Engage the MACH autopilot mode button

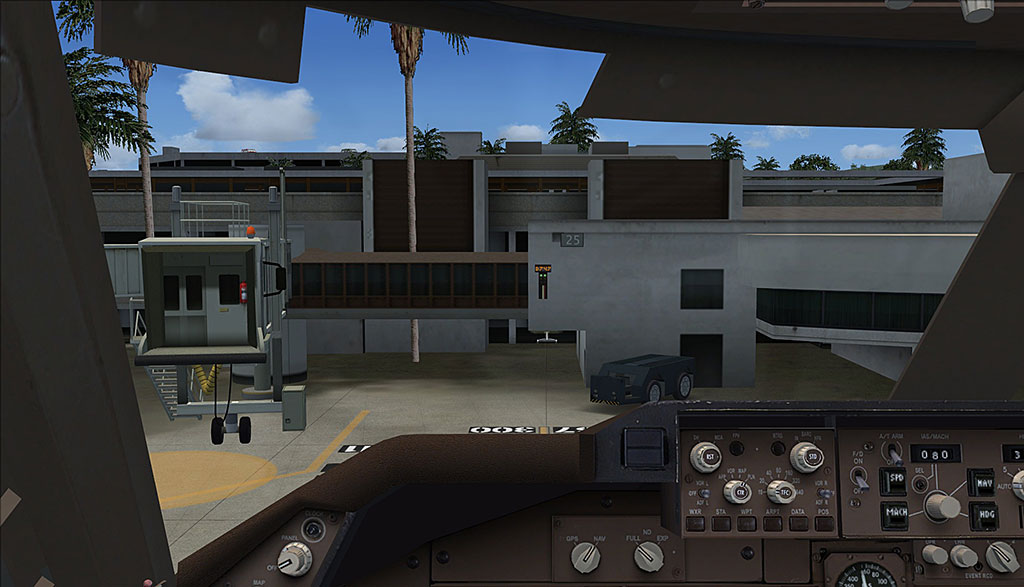point(895,515)
